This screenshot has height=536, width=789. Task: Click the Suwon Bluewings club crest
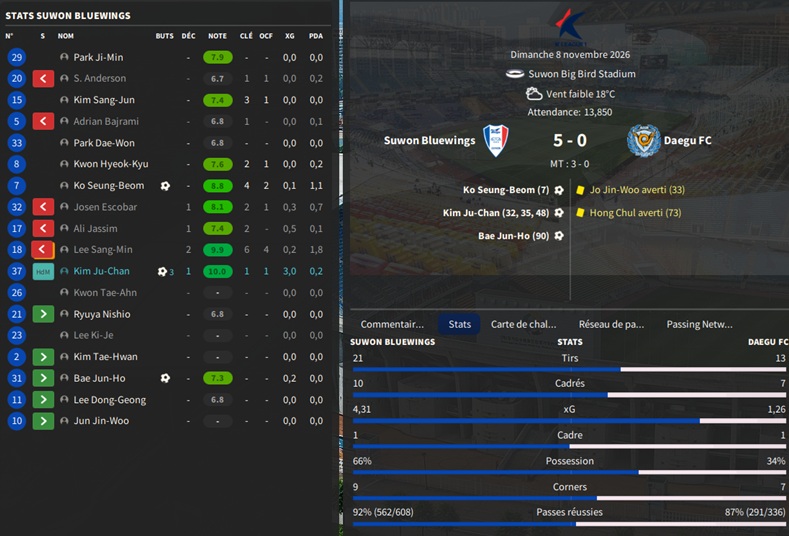pos(495,141)
